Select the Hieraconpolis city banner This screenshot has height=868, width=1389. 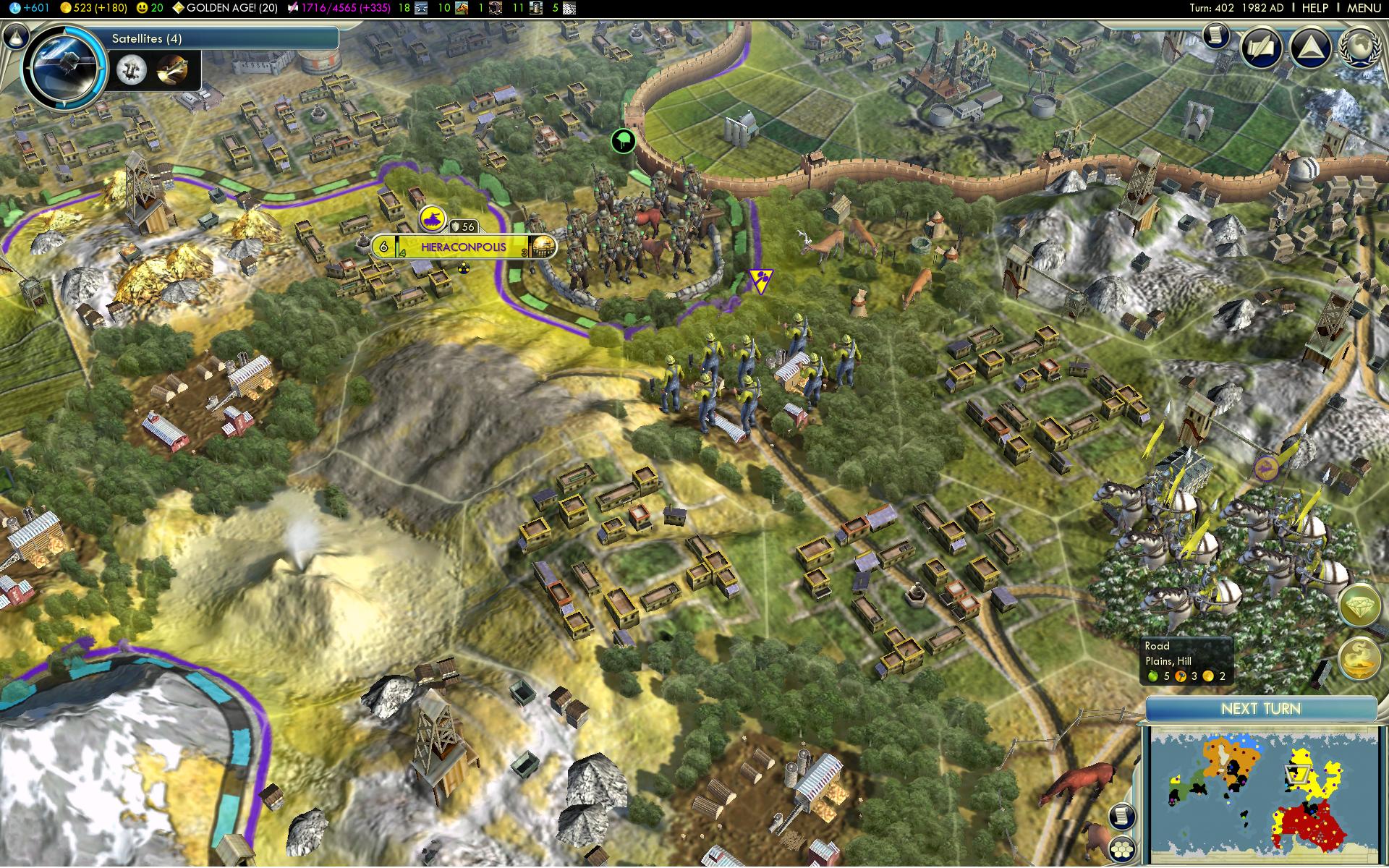coord(463,247)
